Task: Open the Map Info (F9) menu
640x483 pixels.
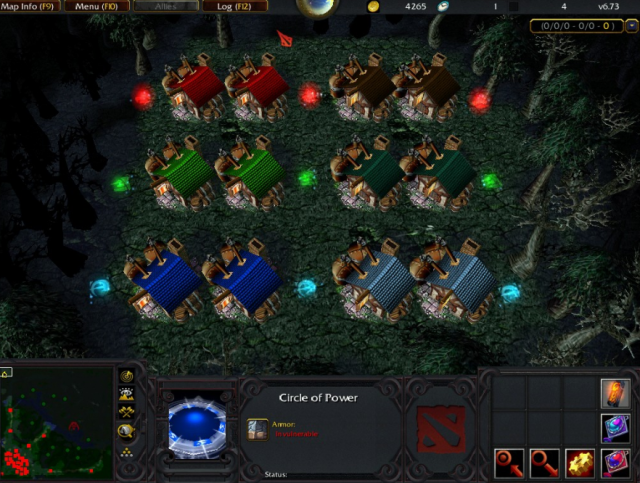Action: point(34,7)
